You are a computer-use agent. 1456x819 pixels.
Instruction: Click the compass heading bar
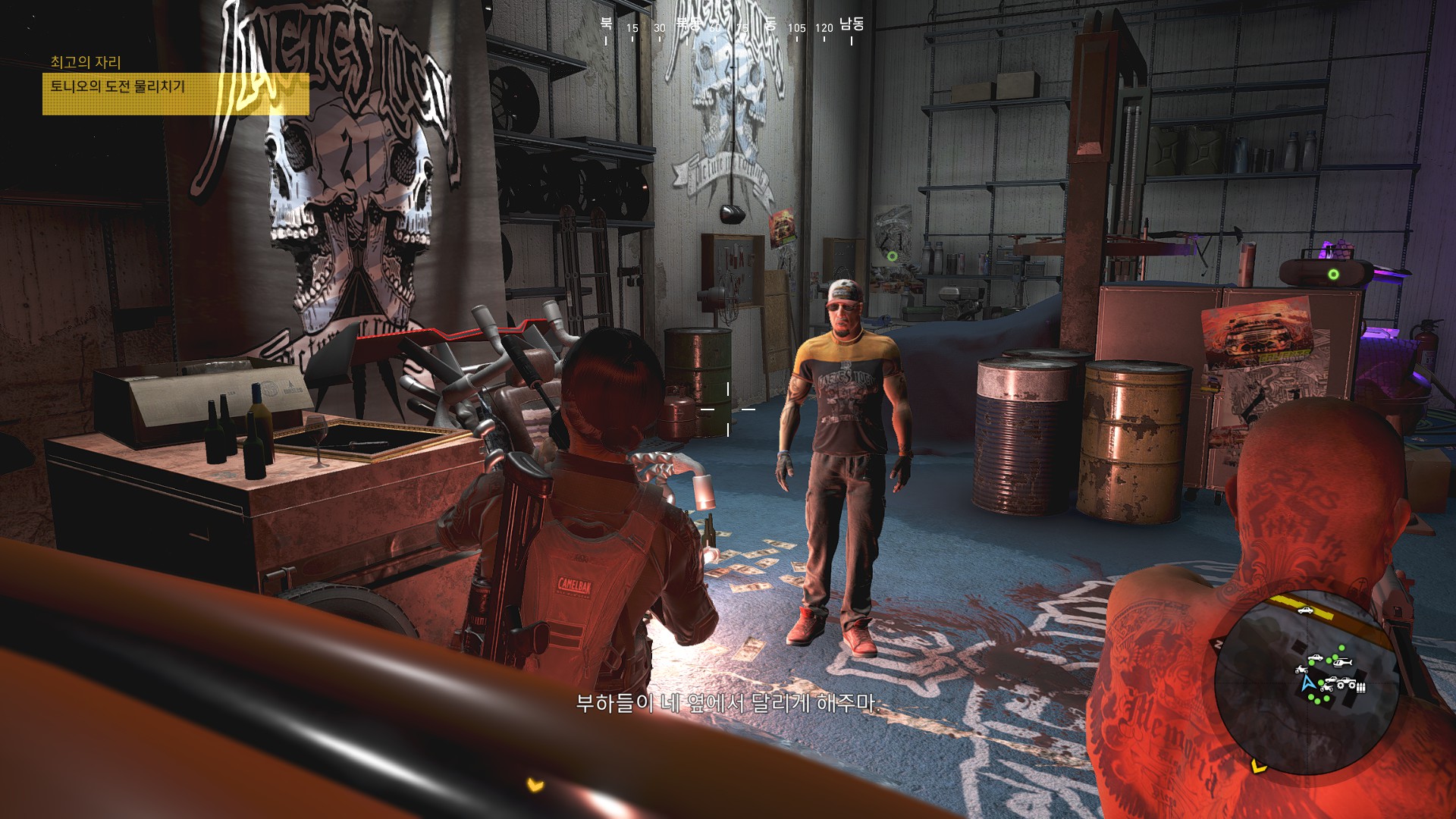point(728,28)
